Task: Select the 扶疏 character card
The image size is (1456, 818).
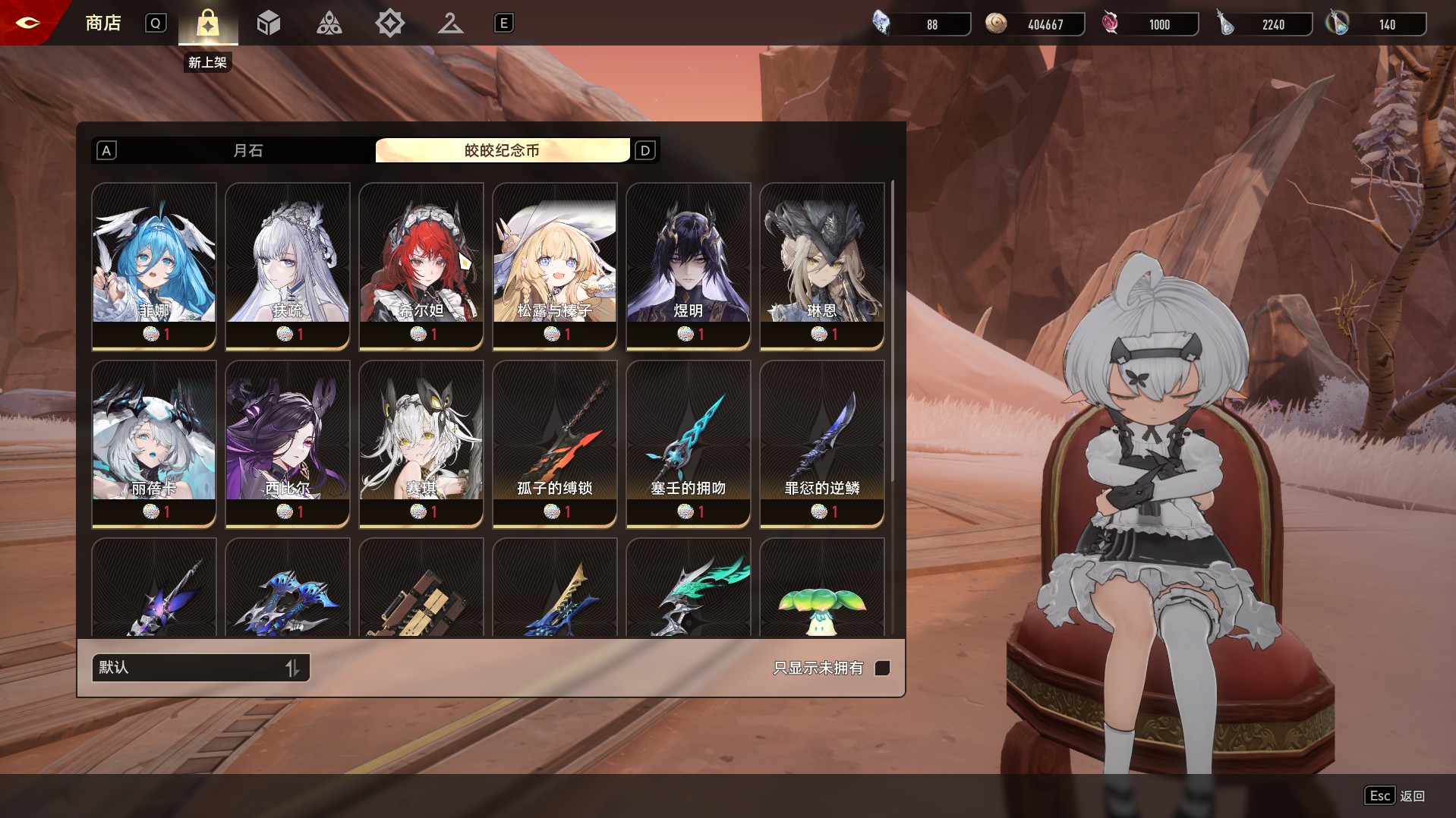Action: point(288,266)
